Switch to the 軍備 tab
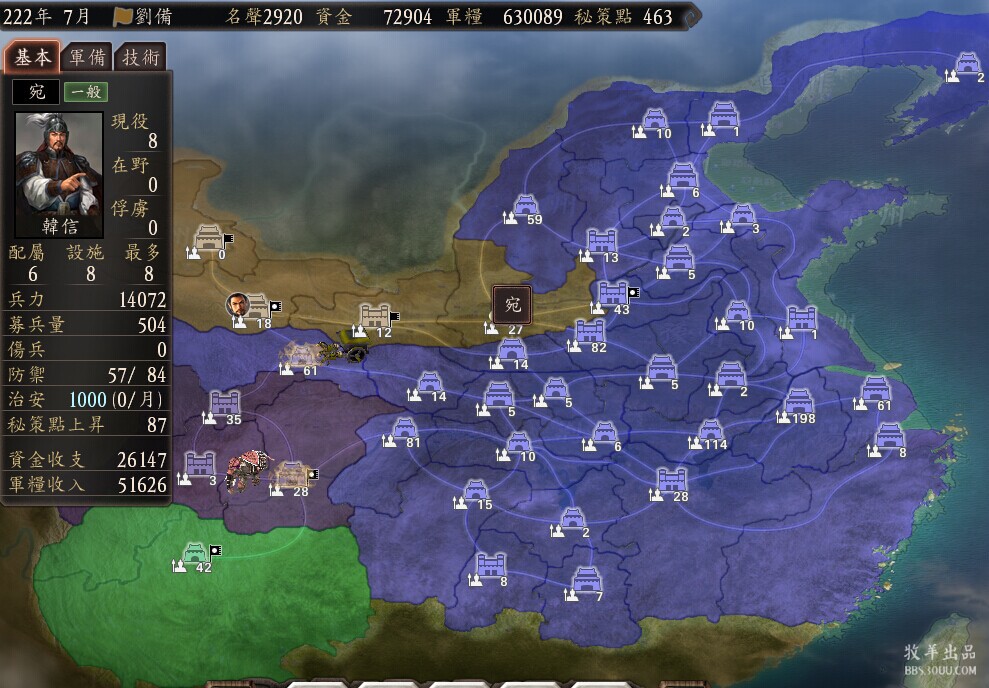This screenshot has height=688, width=989. (86, 57)
